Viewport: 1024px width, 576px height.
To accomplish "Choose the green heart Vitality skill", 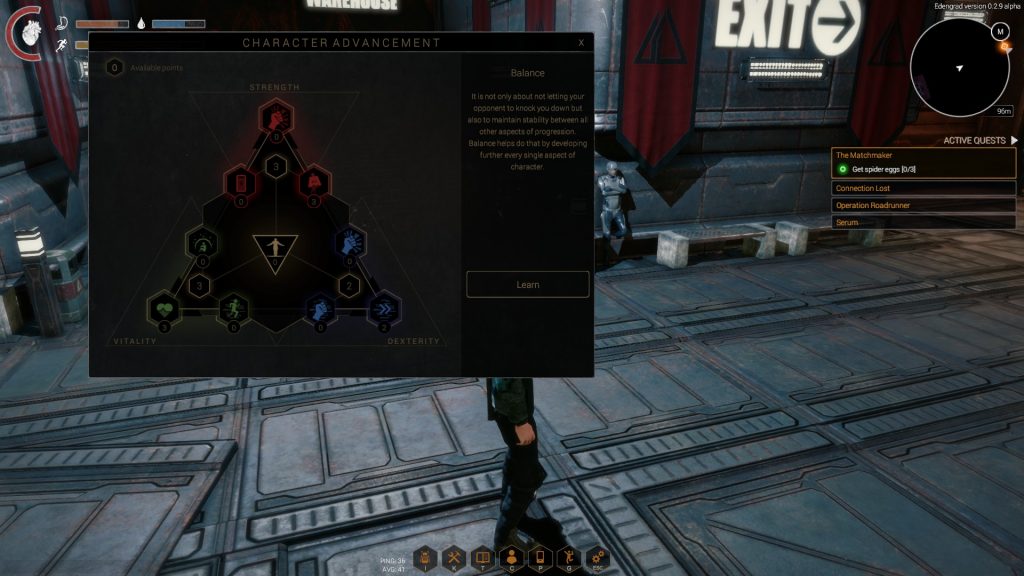I will [x=163, y=307].
